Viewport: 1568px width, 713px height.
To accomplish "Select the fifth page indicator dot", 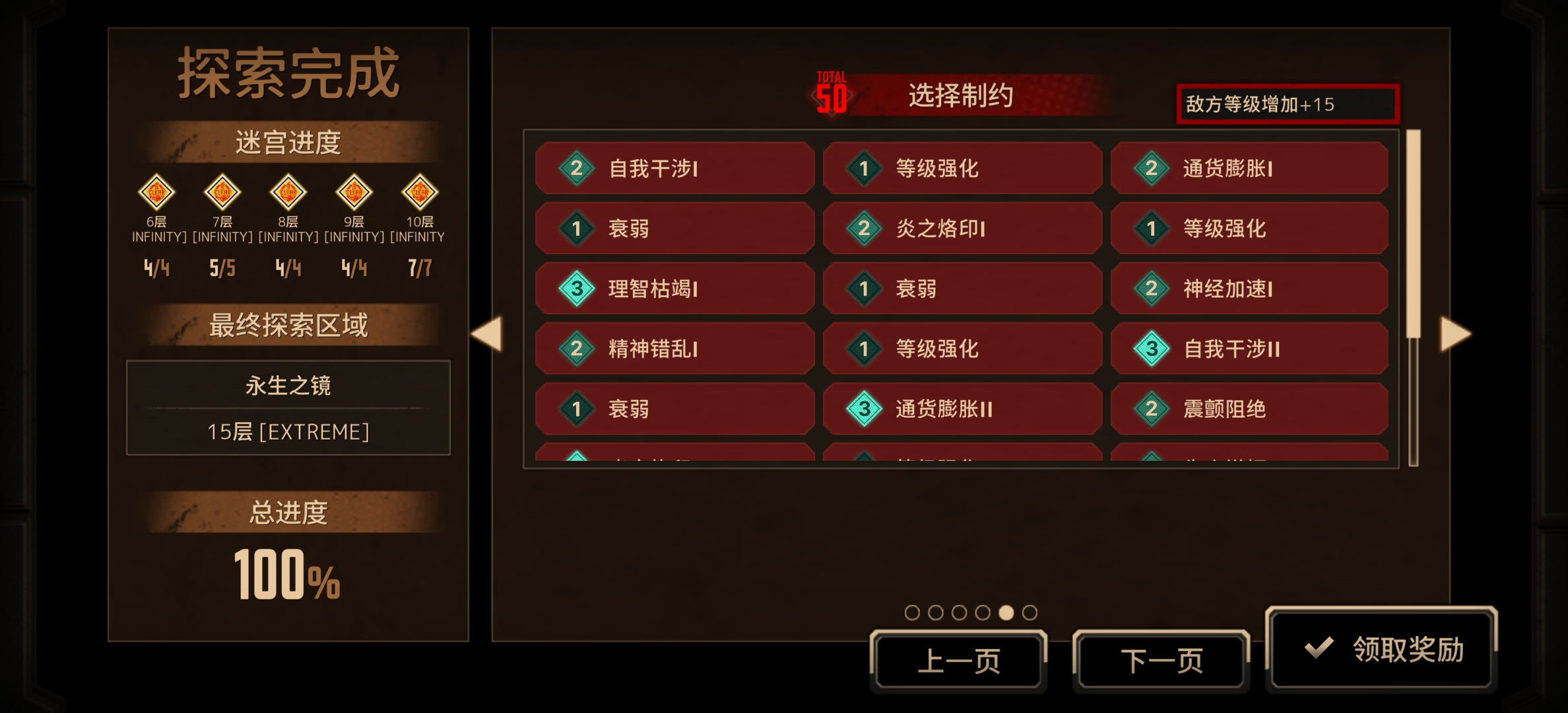I will click(x=1005, y=613).
